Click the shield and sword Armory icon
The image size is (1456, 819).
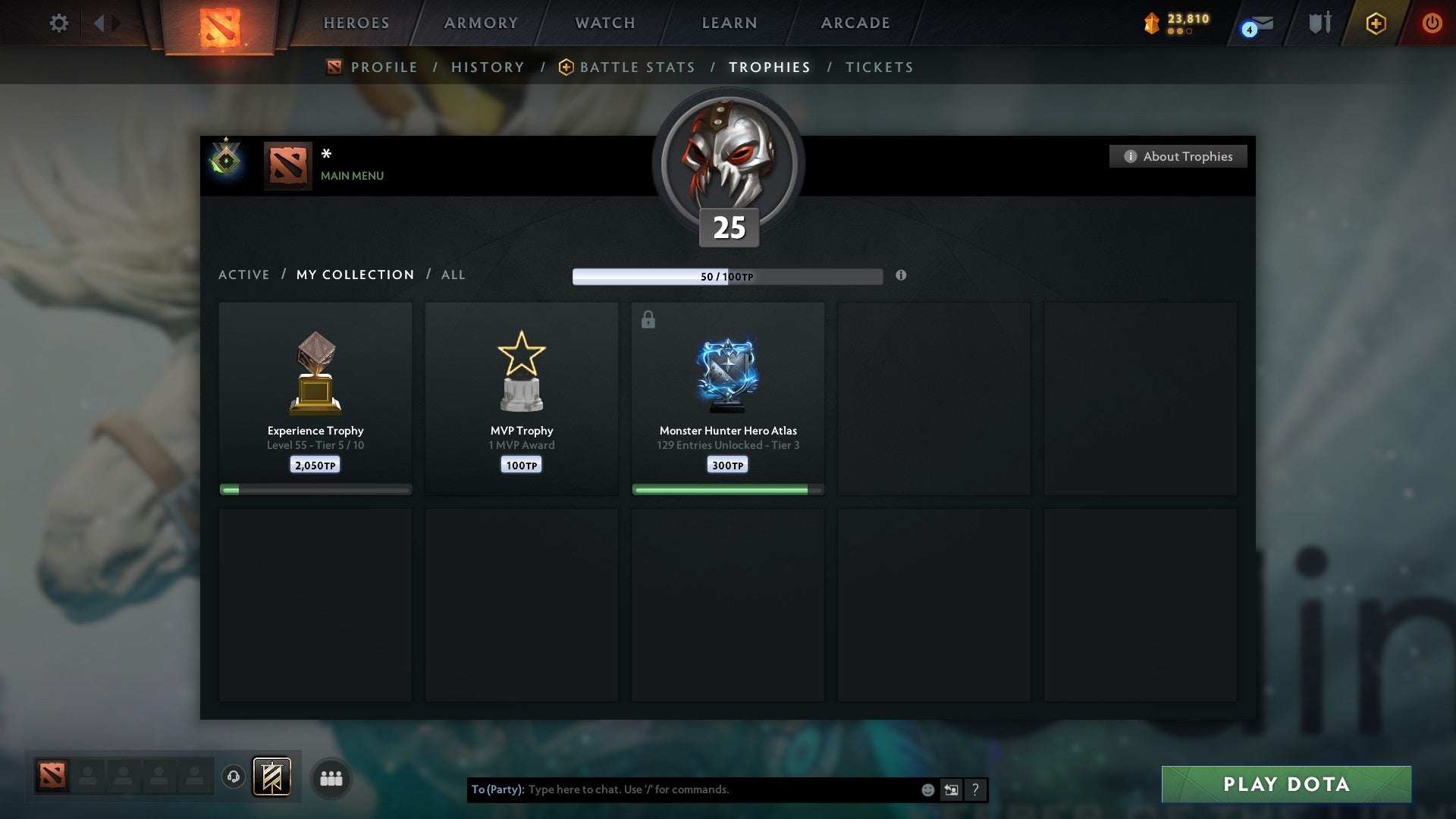pos(1318,23)
